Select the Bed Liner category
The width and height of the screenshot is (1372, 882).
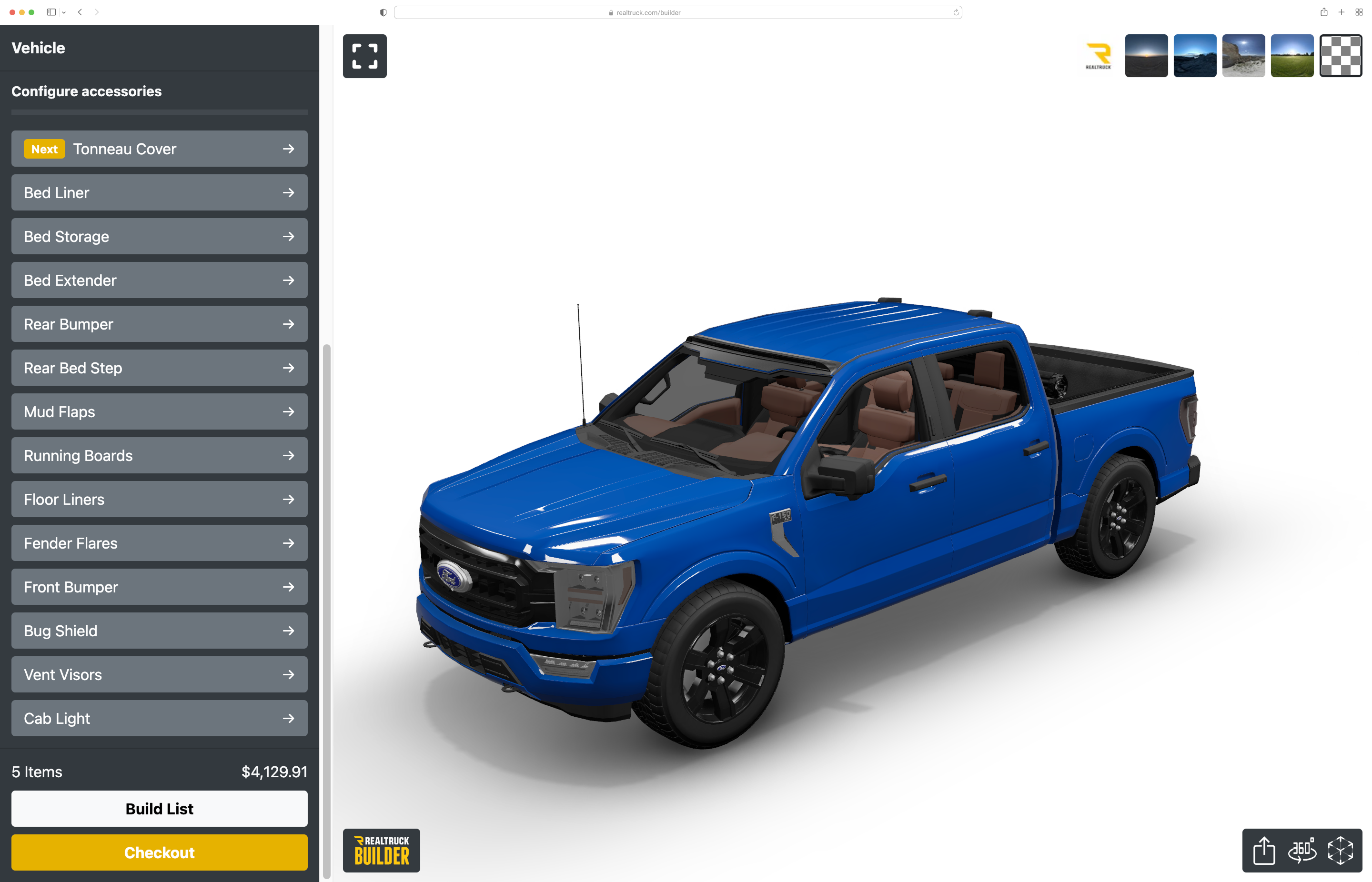tap(159, 193)
